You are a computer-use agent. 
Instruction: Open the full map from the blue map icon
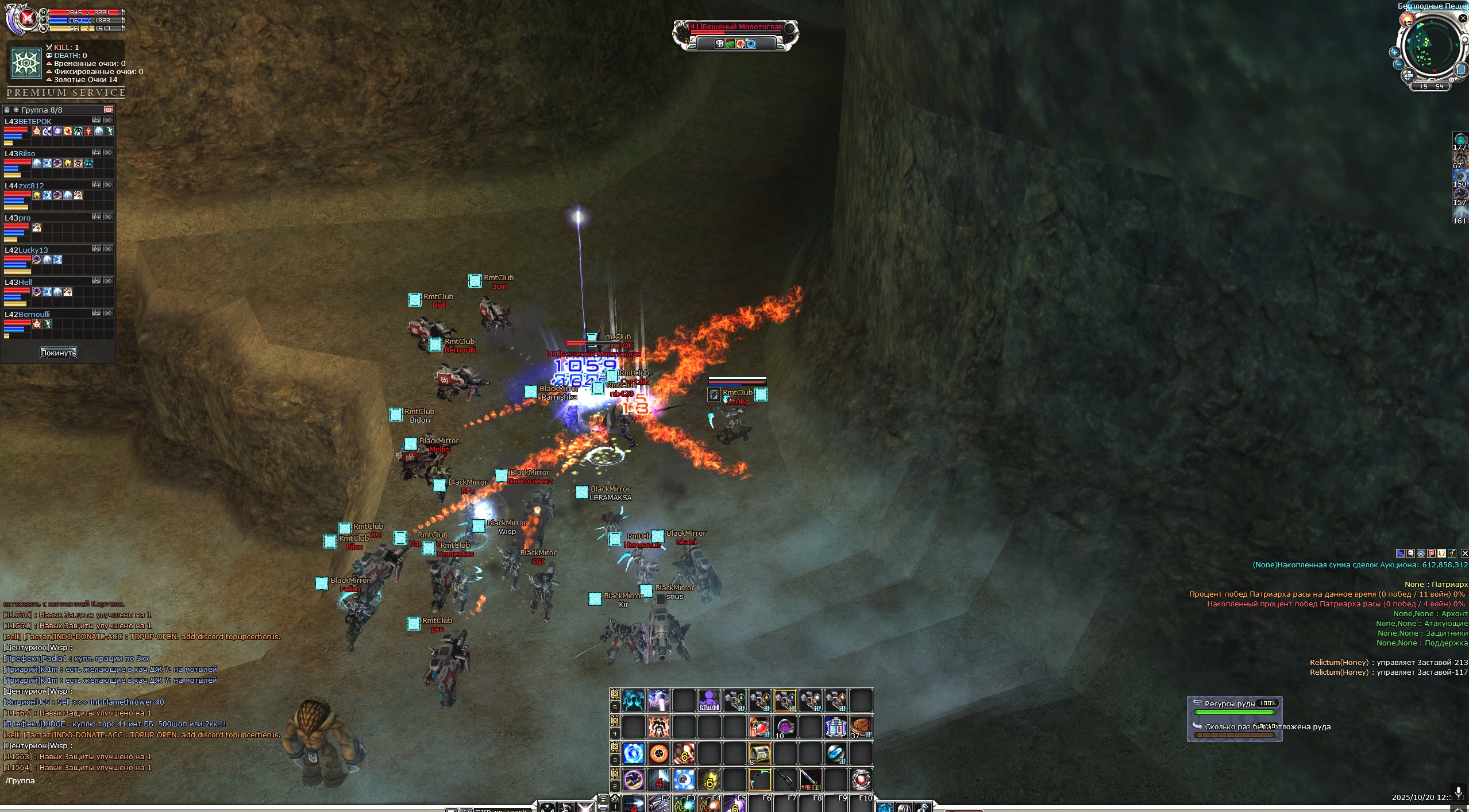(1461, 70)
